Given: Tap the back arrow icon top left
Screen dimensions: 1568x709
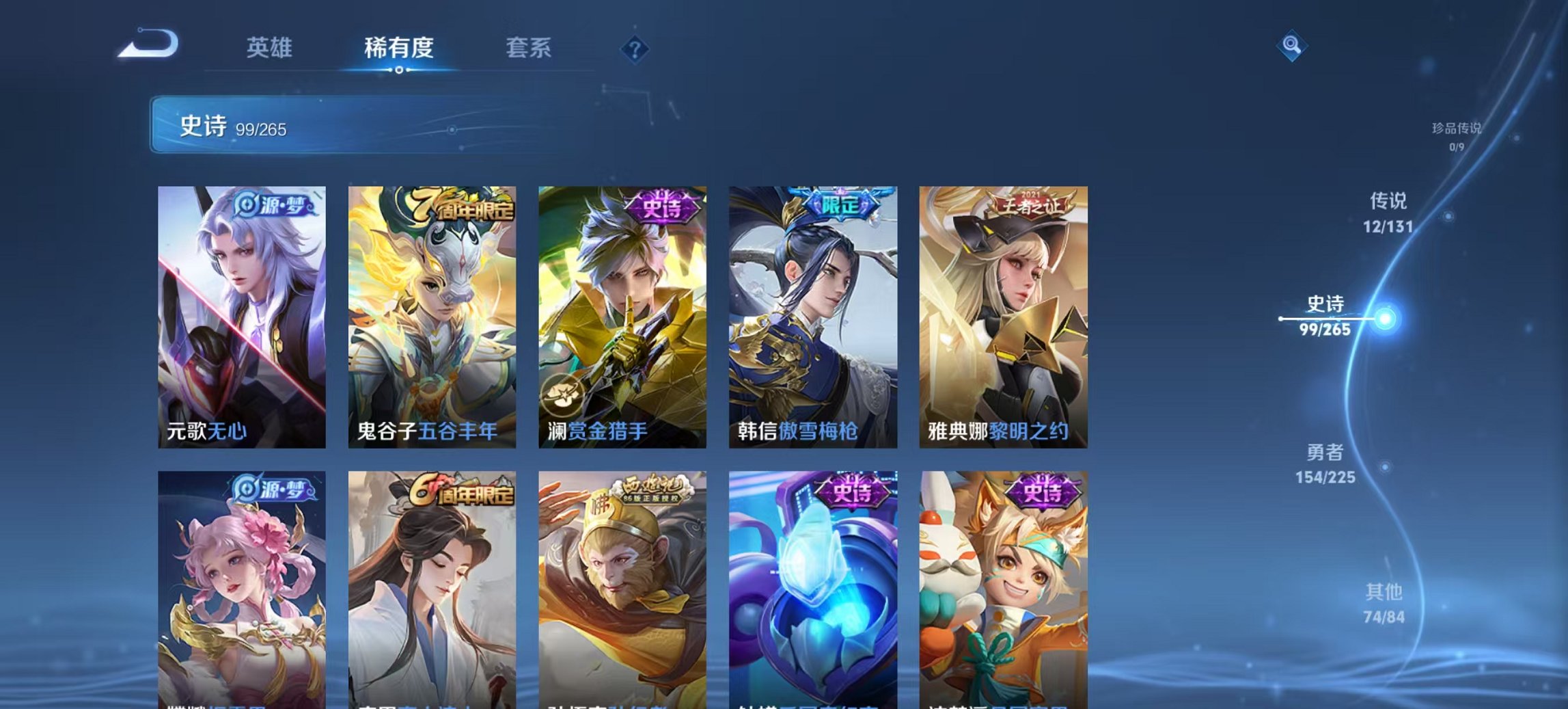Looking at the screenshot, I should [x=147, y=44].
